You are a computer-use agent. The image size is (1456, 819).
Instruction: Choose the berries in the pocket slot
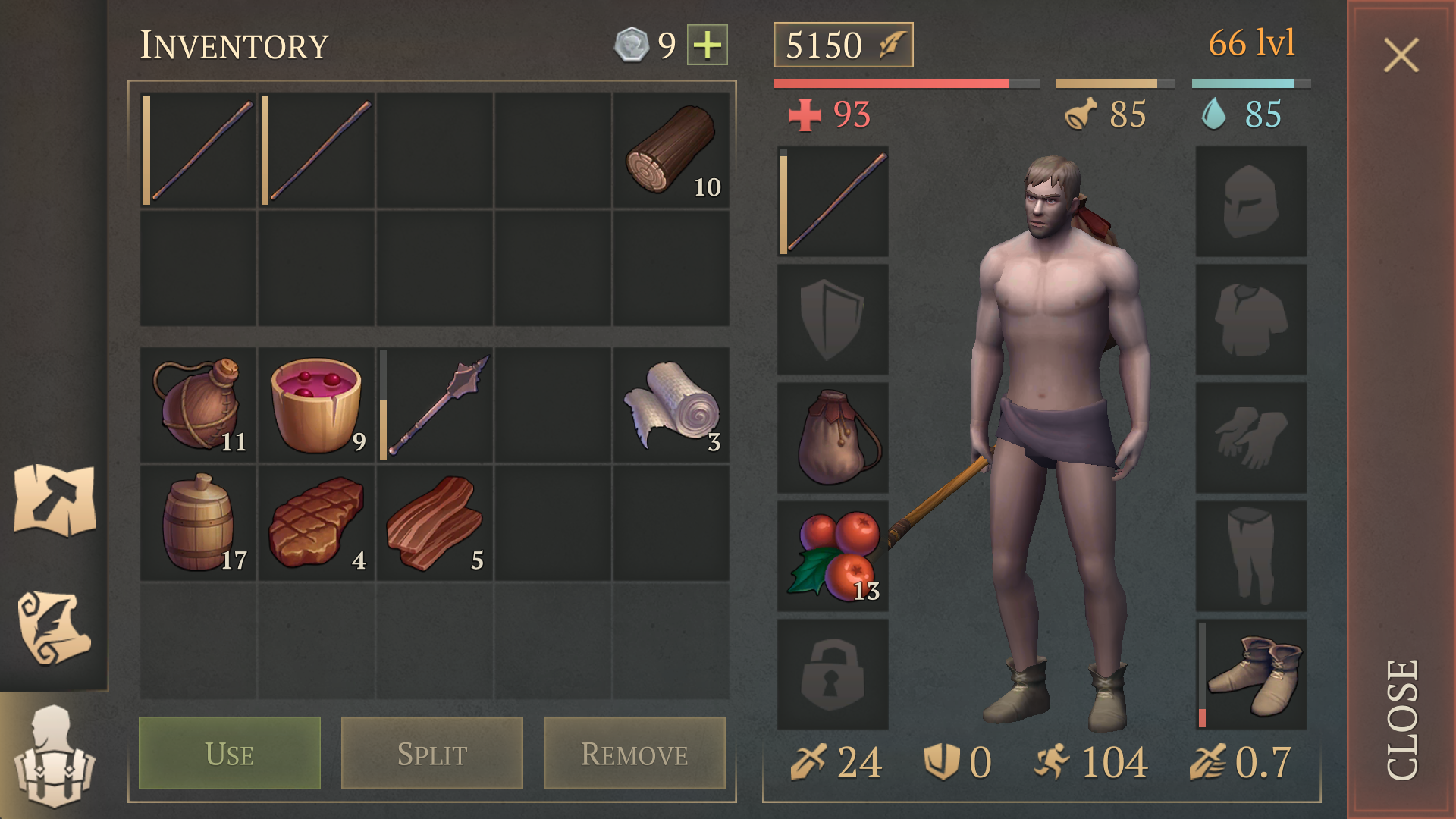coord(833,556)
